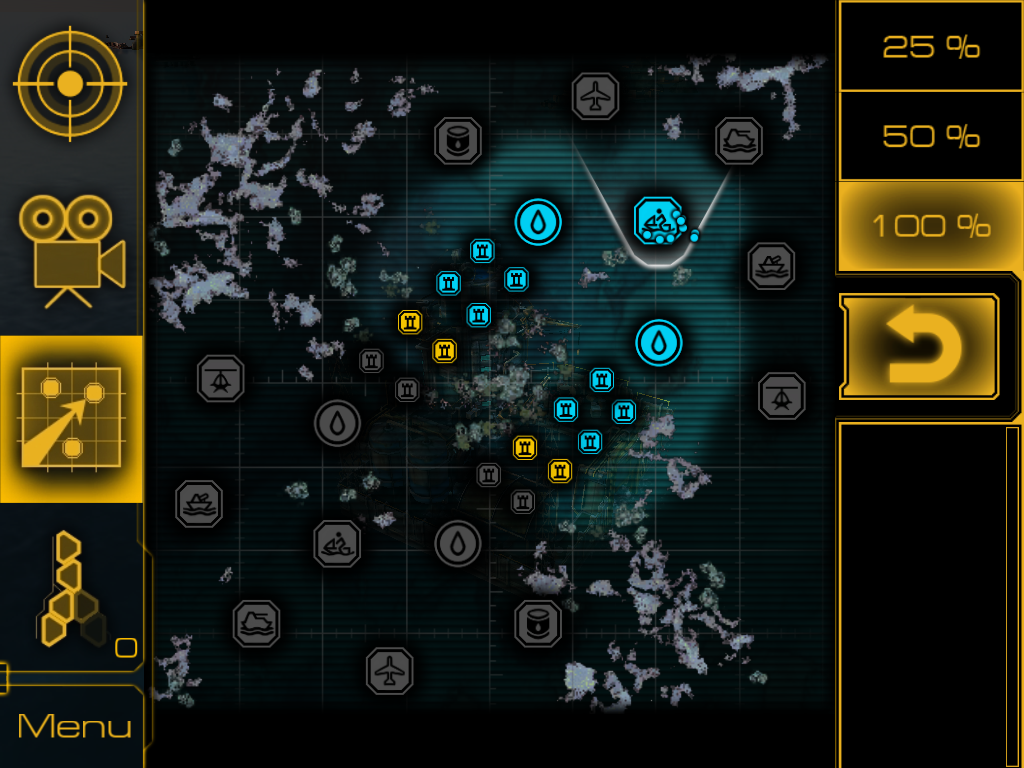Select the 25 % amount button
The width and height of the screenshot is (1024, 768).
(x=930, y=46)
